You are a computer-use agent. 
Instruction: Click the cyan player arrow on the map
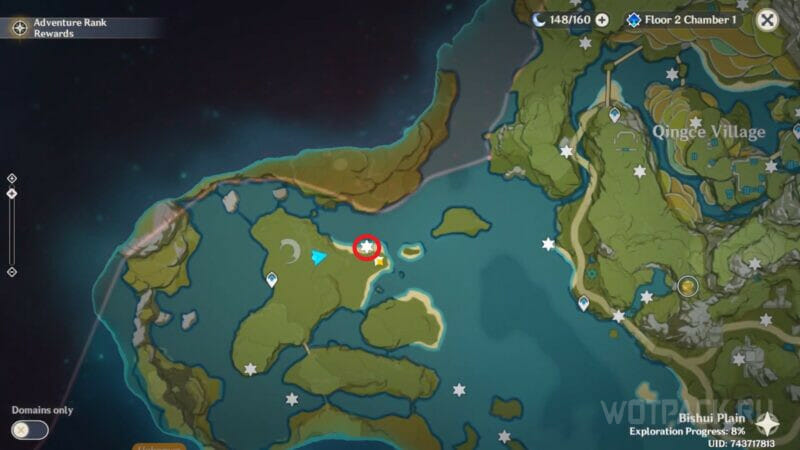pyautogui.click(x=318, y=258)
